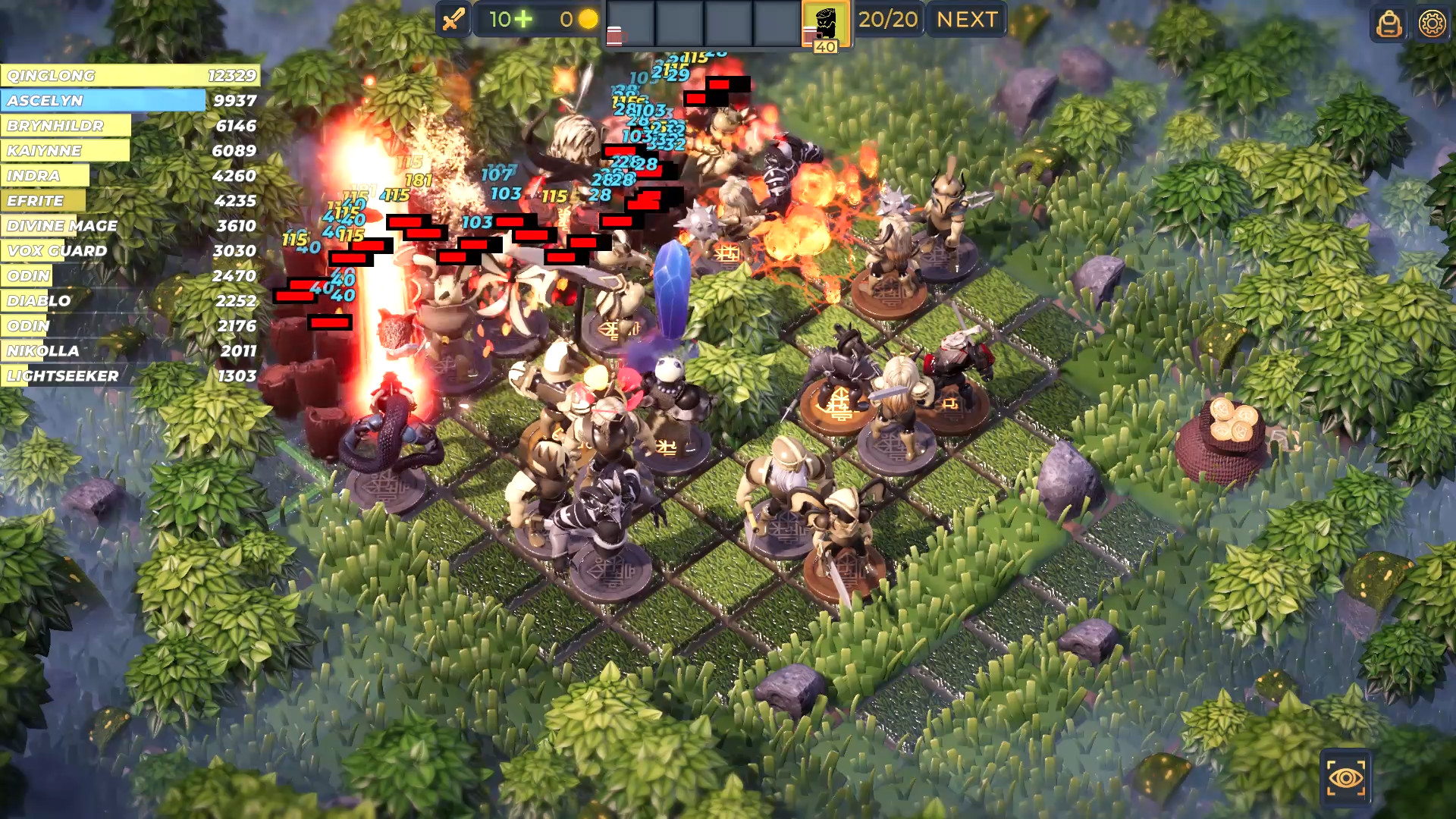Open the backpack inventory
The width and height of the screenshot is (1456, 819).
point(1389,25)
